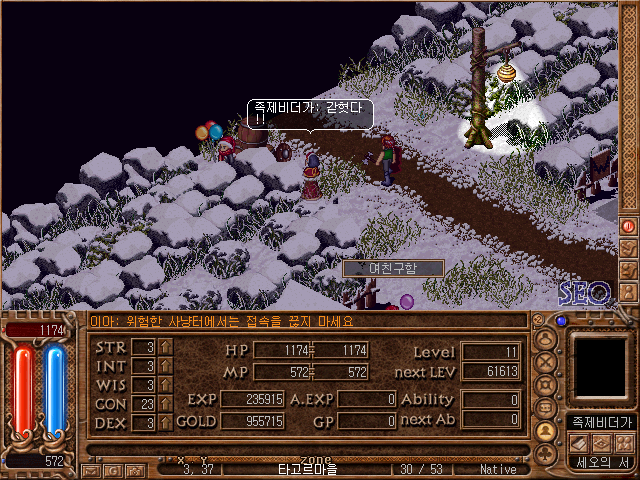Boost DEX using its arrow

click(166, 422)
